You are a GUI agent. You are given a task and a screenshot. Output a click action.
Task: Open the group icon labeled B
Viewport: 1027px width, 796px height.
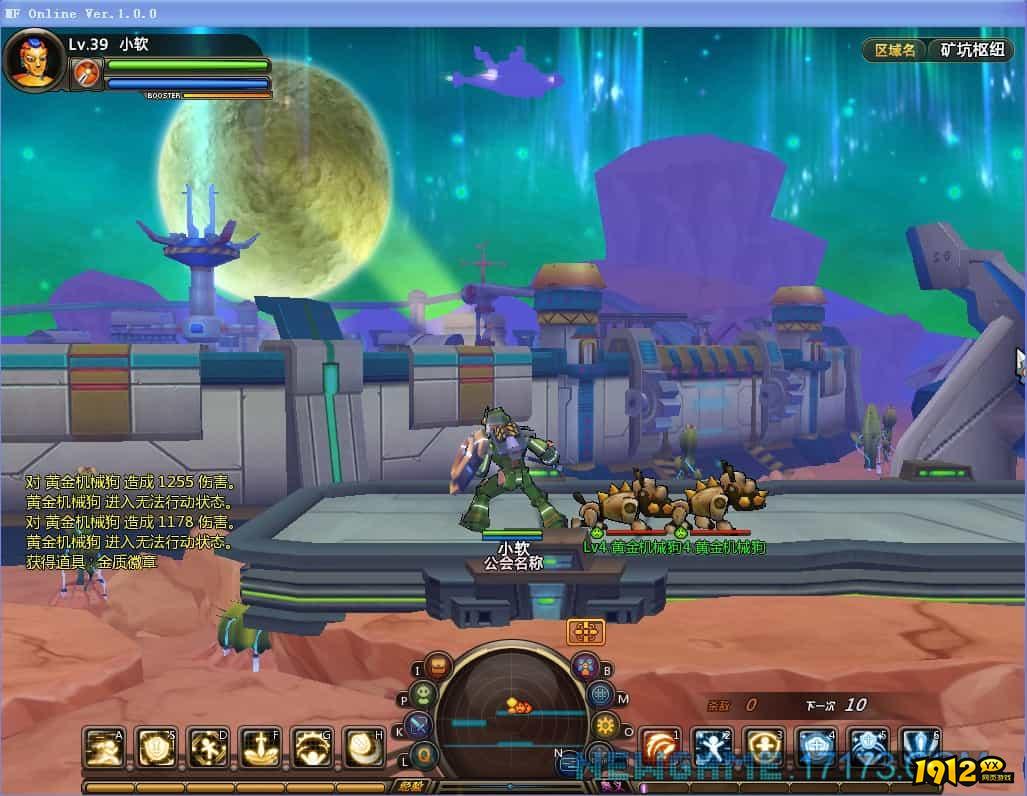[585, 666]
